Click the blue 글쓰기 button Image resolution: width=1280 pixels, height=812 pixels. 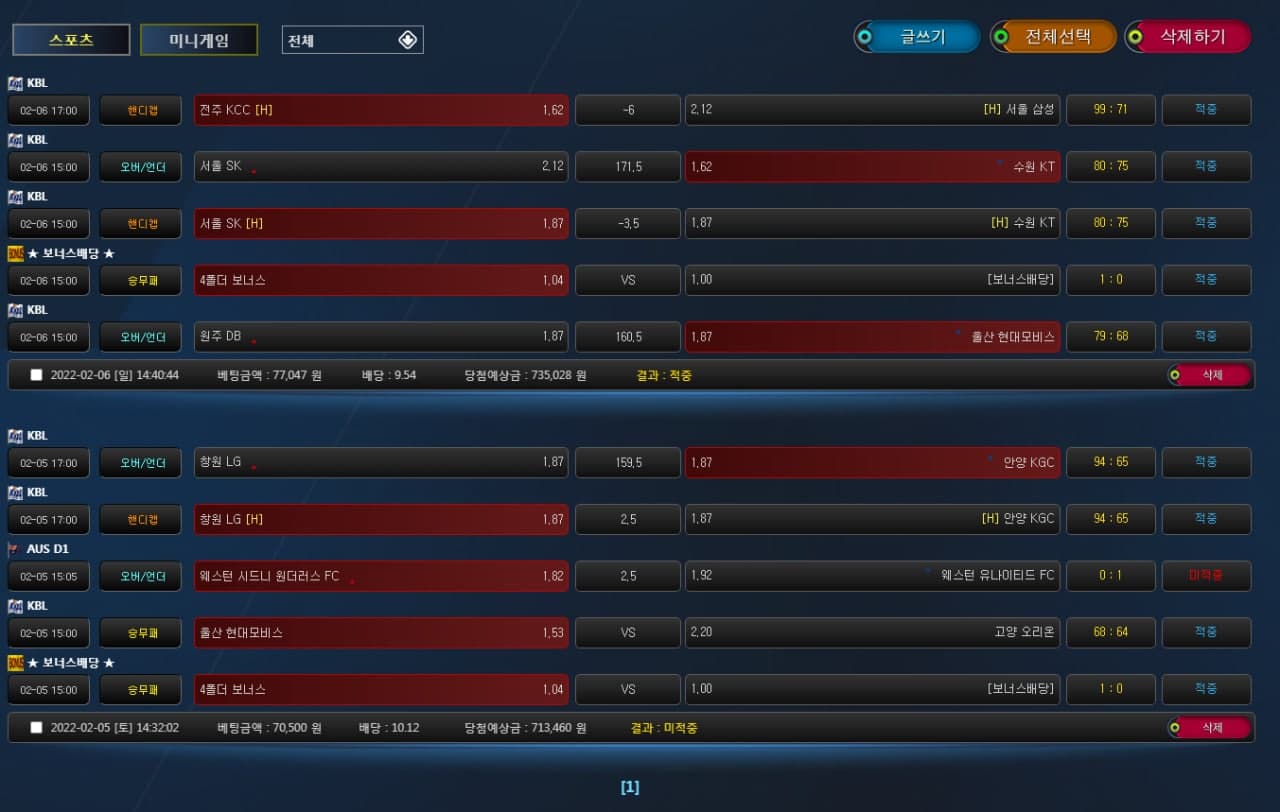(x=917, y=37)
